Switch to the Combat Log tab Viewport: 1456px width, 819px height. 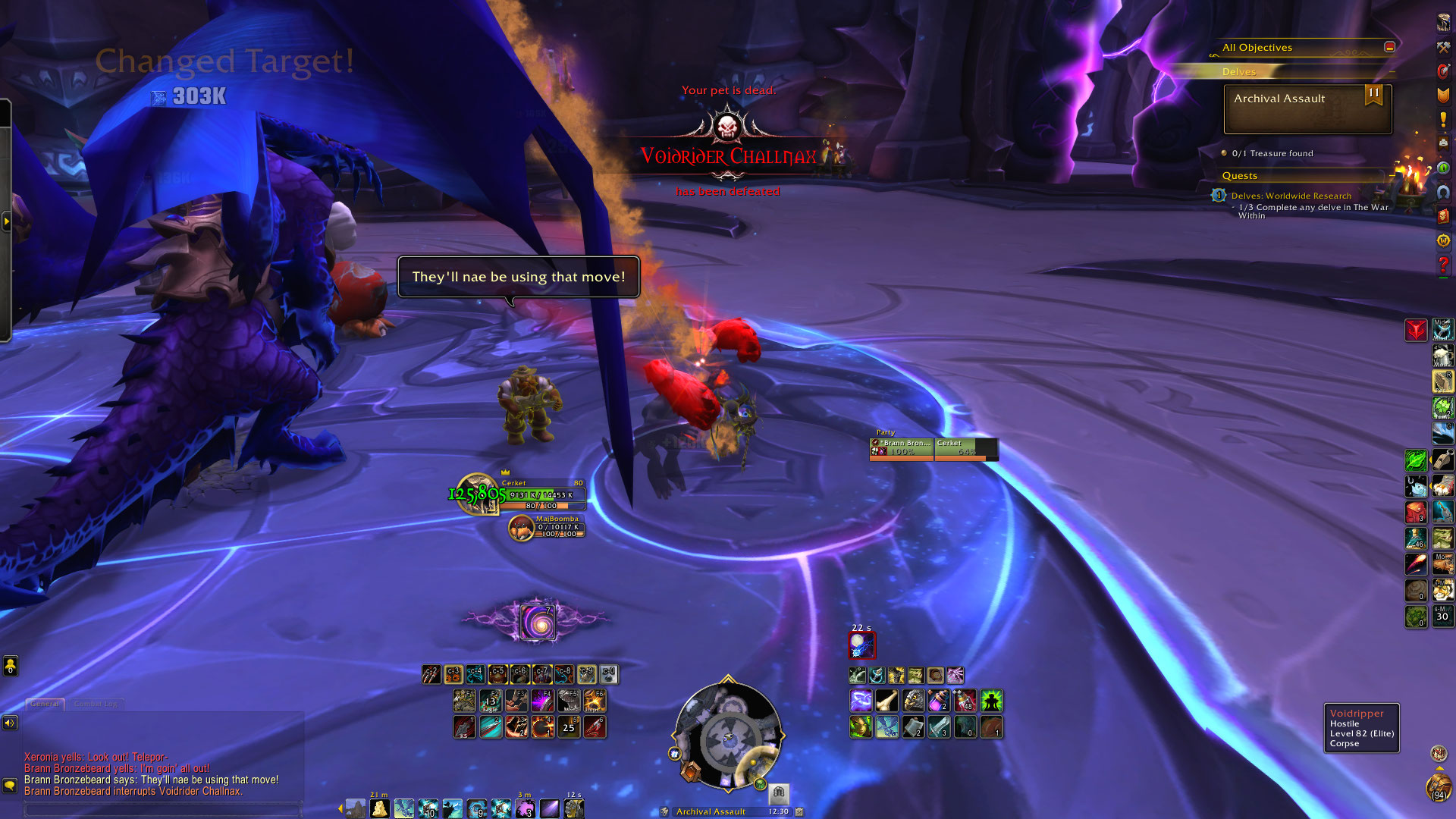click(96, 704)
